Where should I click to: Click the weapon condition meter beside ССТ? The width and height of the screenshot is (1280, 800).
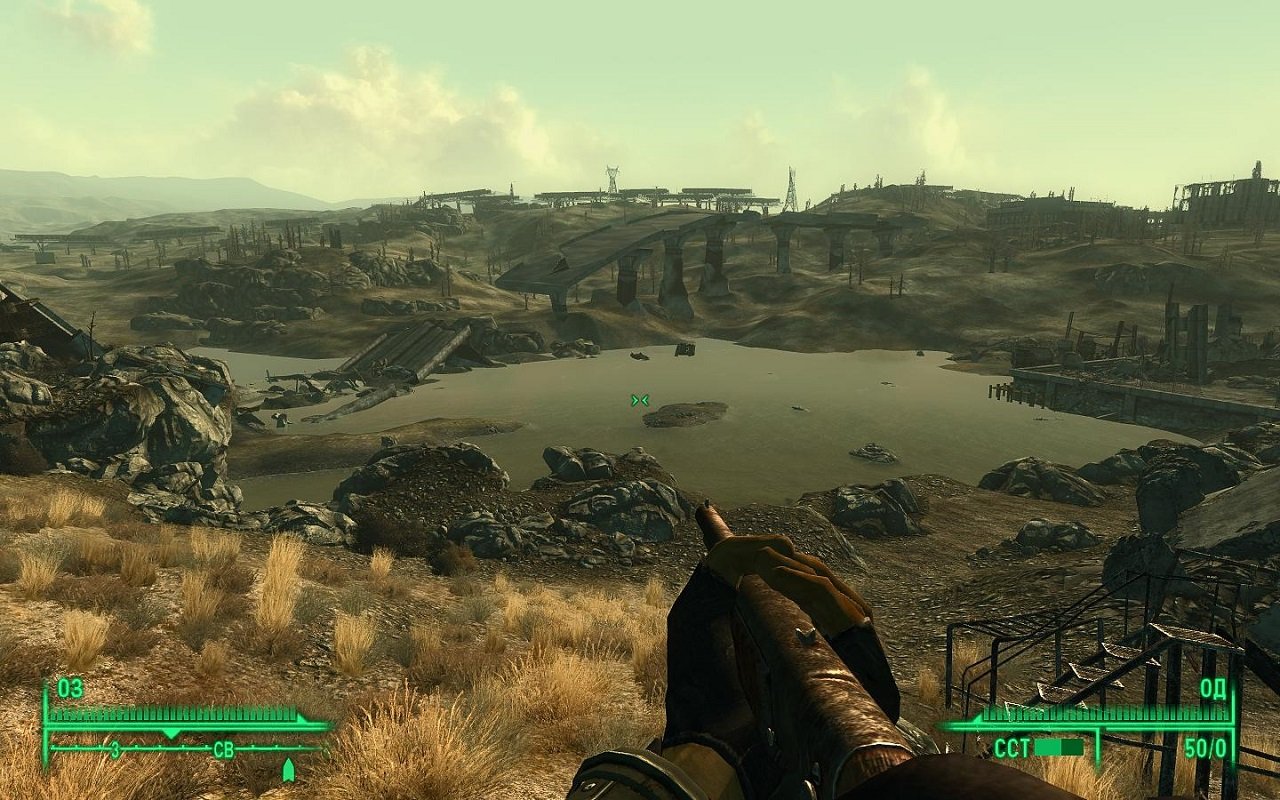click(x=1060, y=747)
